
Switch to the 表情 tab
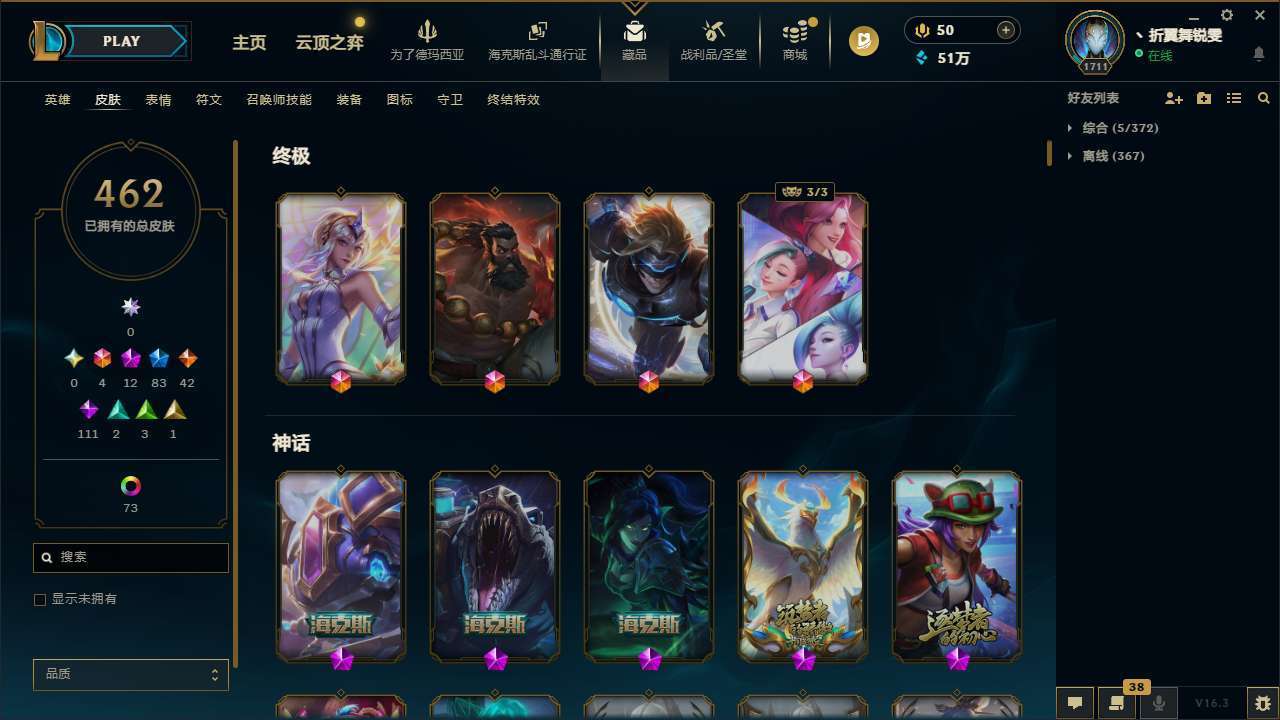158,100
